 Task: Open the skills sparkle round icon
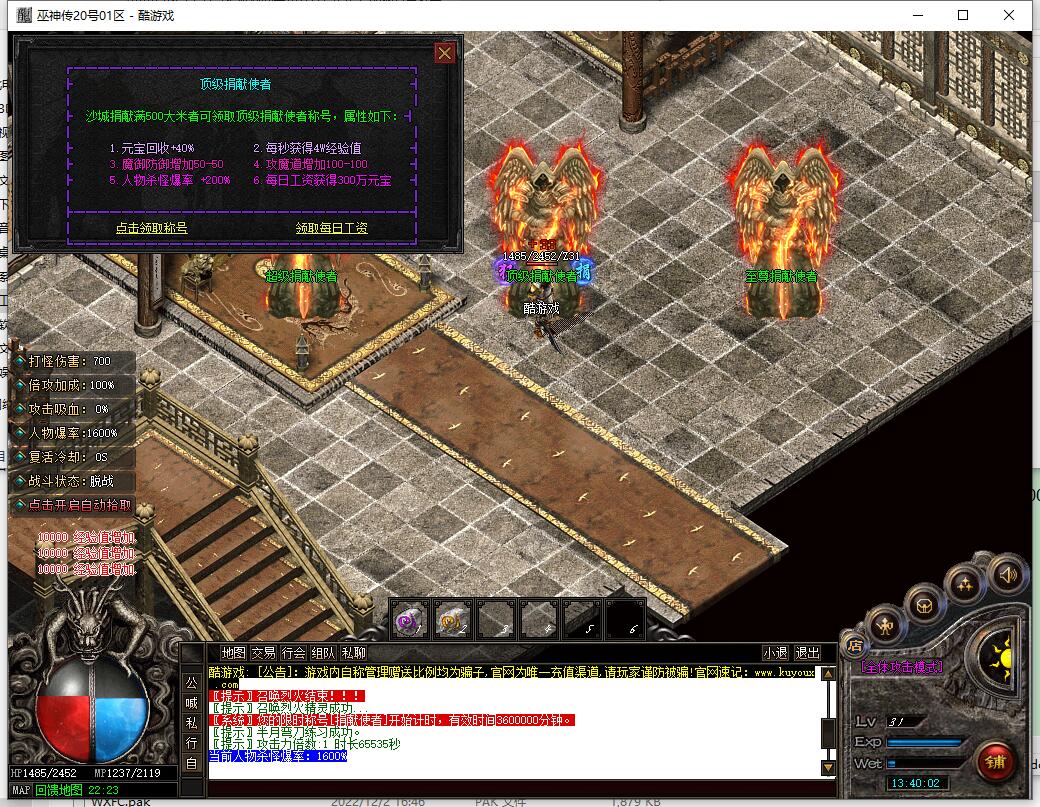964,584
